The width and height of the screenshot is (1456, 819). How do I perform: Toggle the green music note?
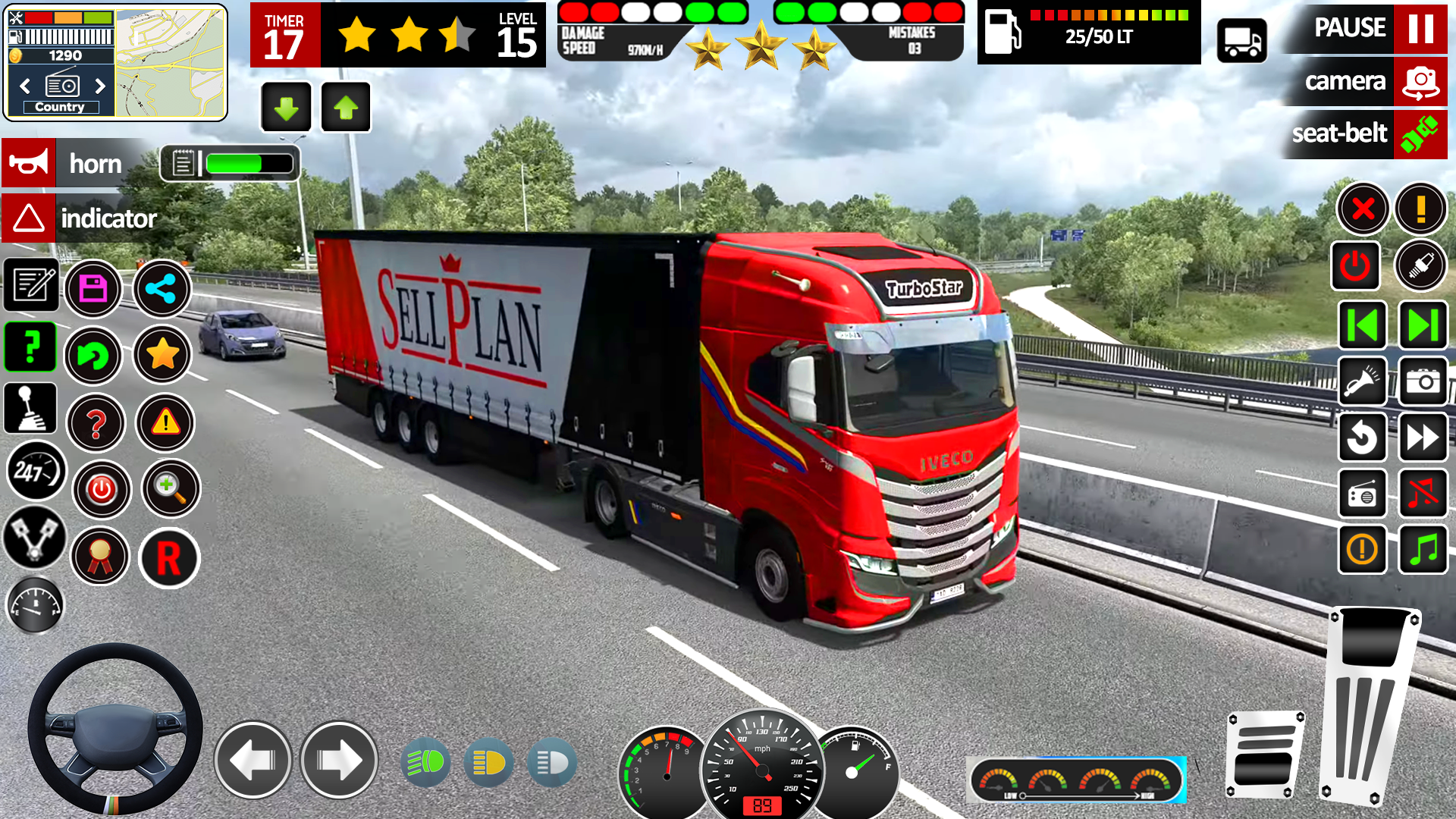[x=1423, y=549]
